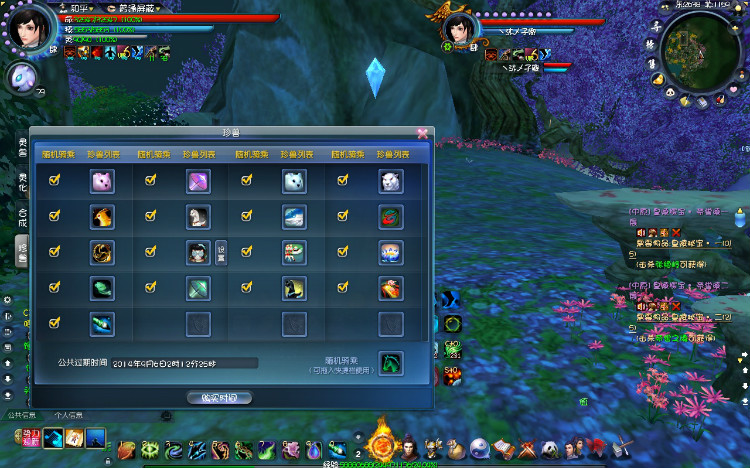
Task: Use the green horse random mount icon
Action: tap(390, 363)
